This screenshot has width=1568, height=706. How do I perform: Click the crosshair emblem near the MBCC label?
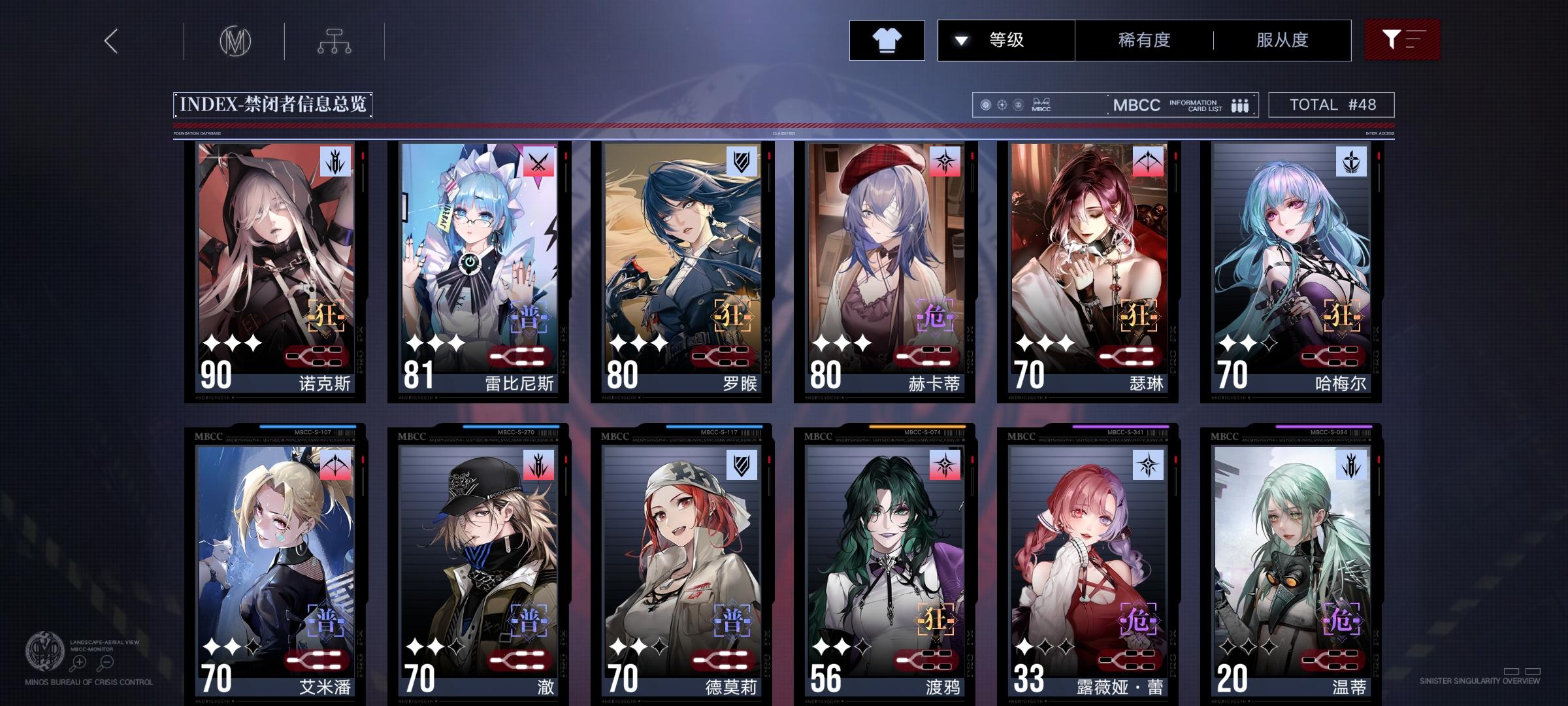point(1003,105)
